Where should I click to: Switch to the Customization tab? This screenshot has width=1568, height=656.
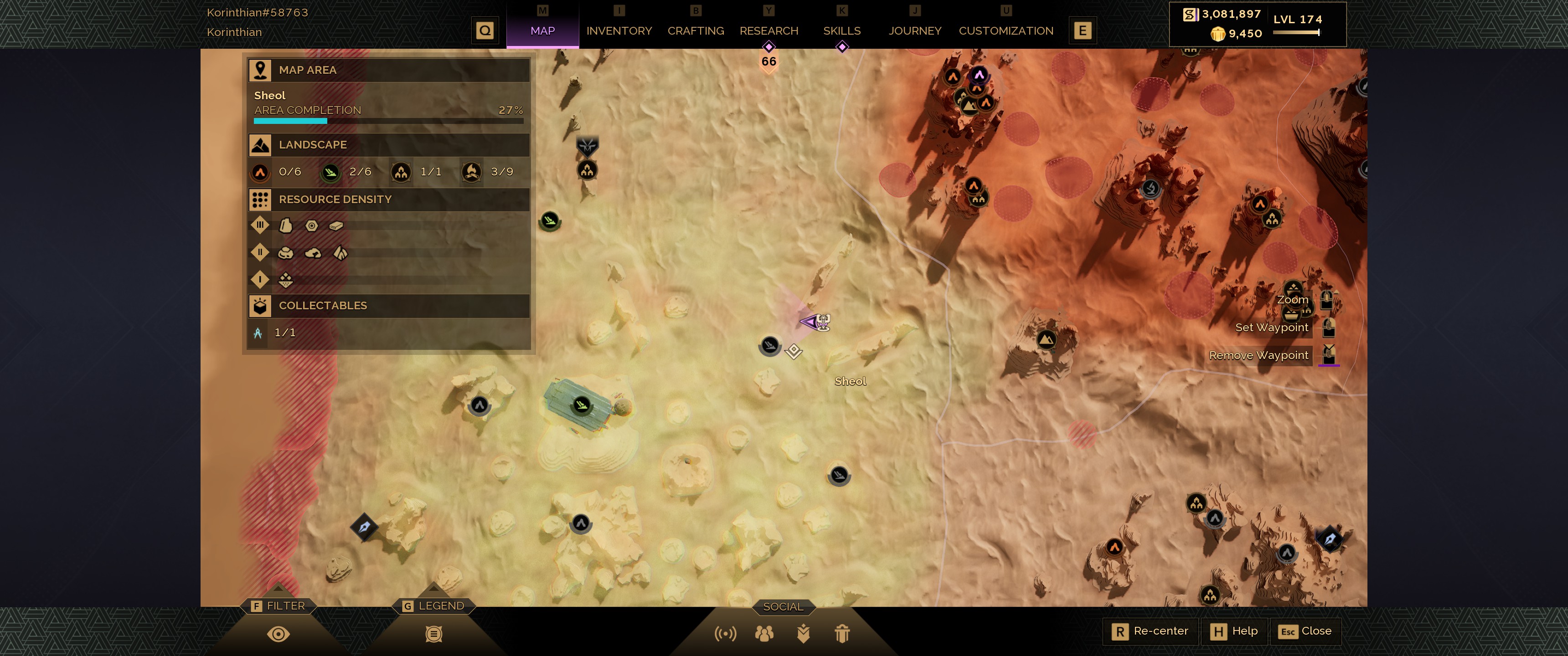pyautogui.click(x=1006, y=31)
